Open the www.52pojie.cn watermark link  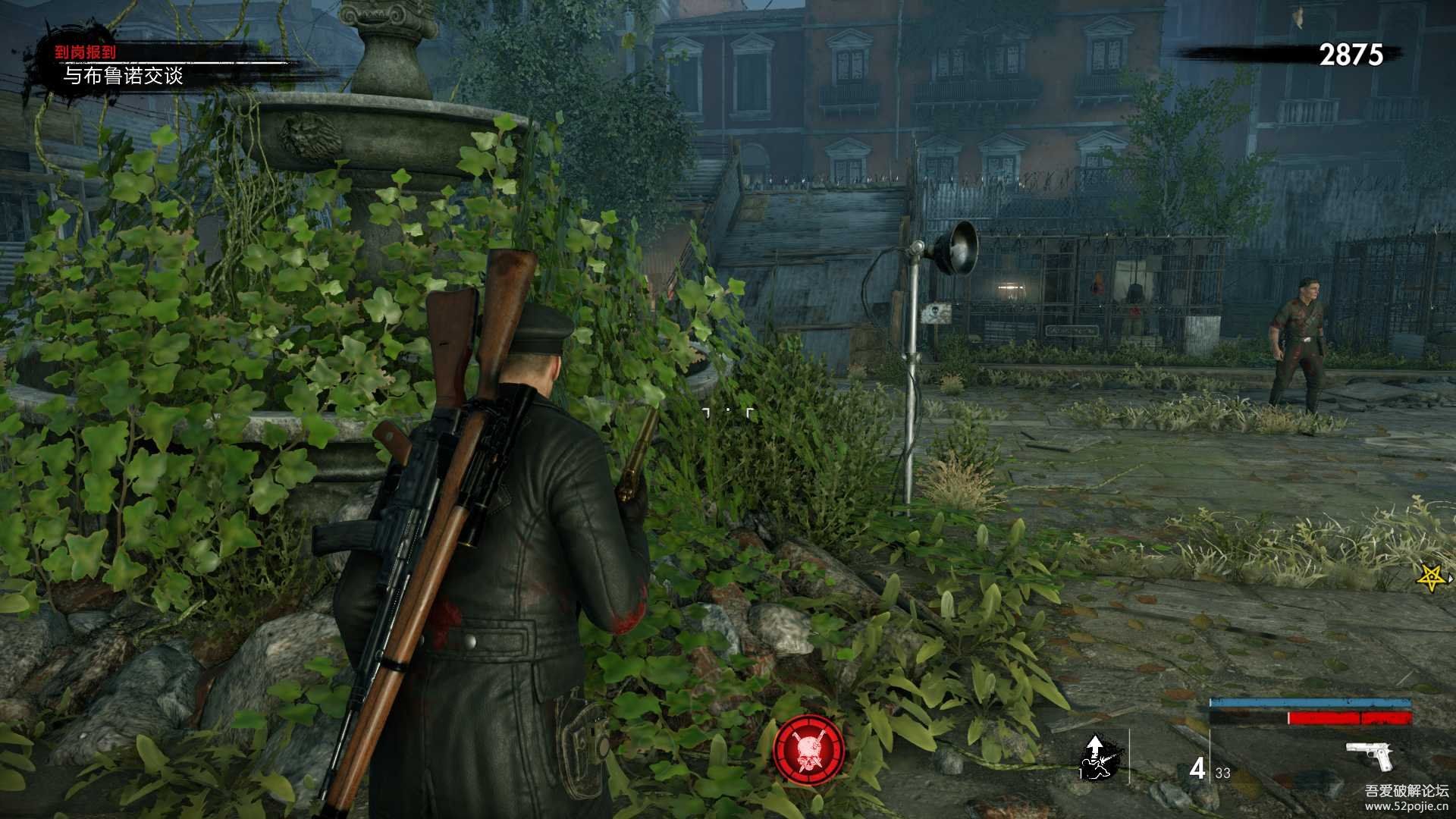[1406, 806]
